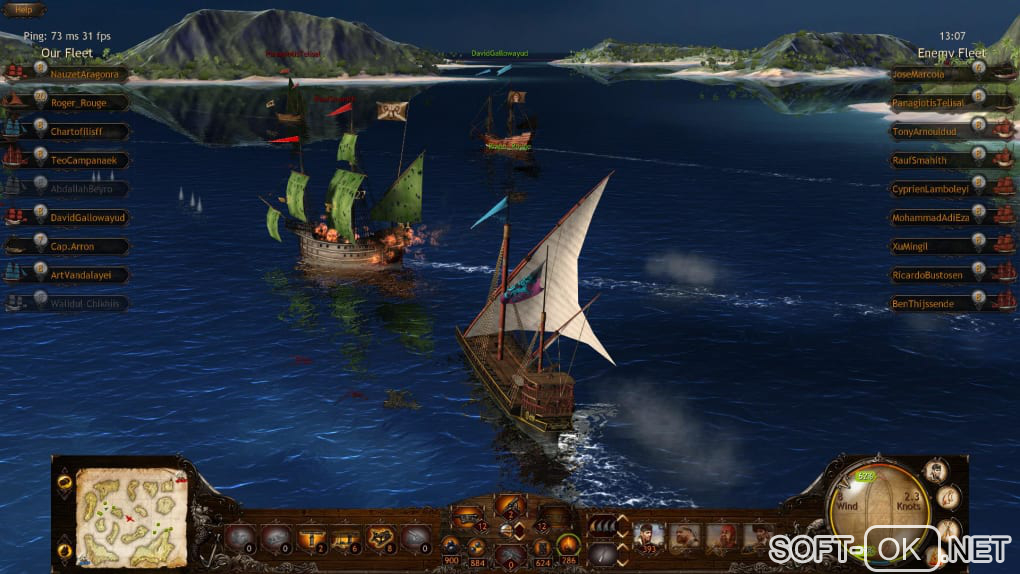
Task: Click the gold ring button above minimap's left edge
Action: coord(64,481)
